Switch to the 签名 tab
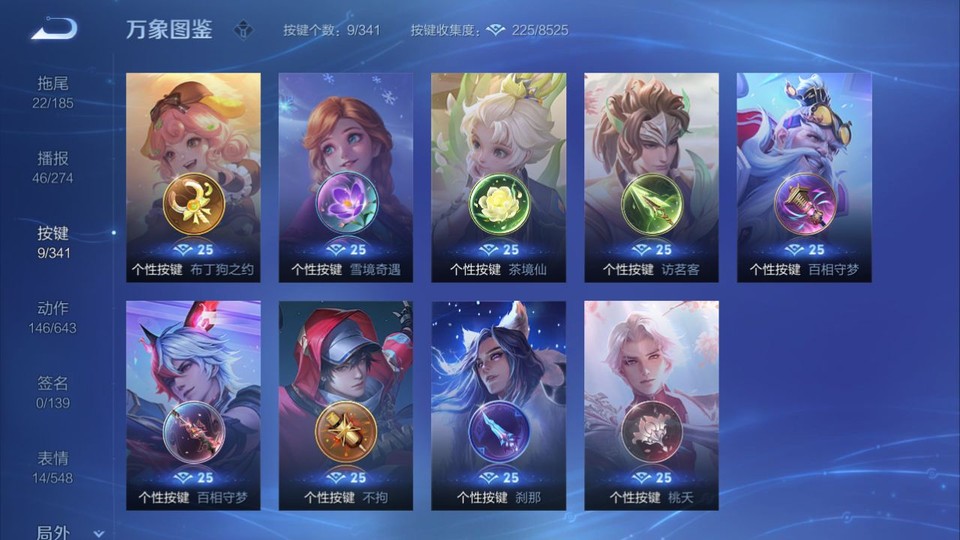Viewport: 960px width, 540px height. point(54,391)
